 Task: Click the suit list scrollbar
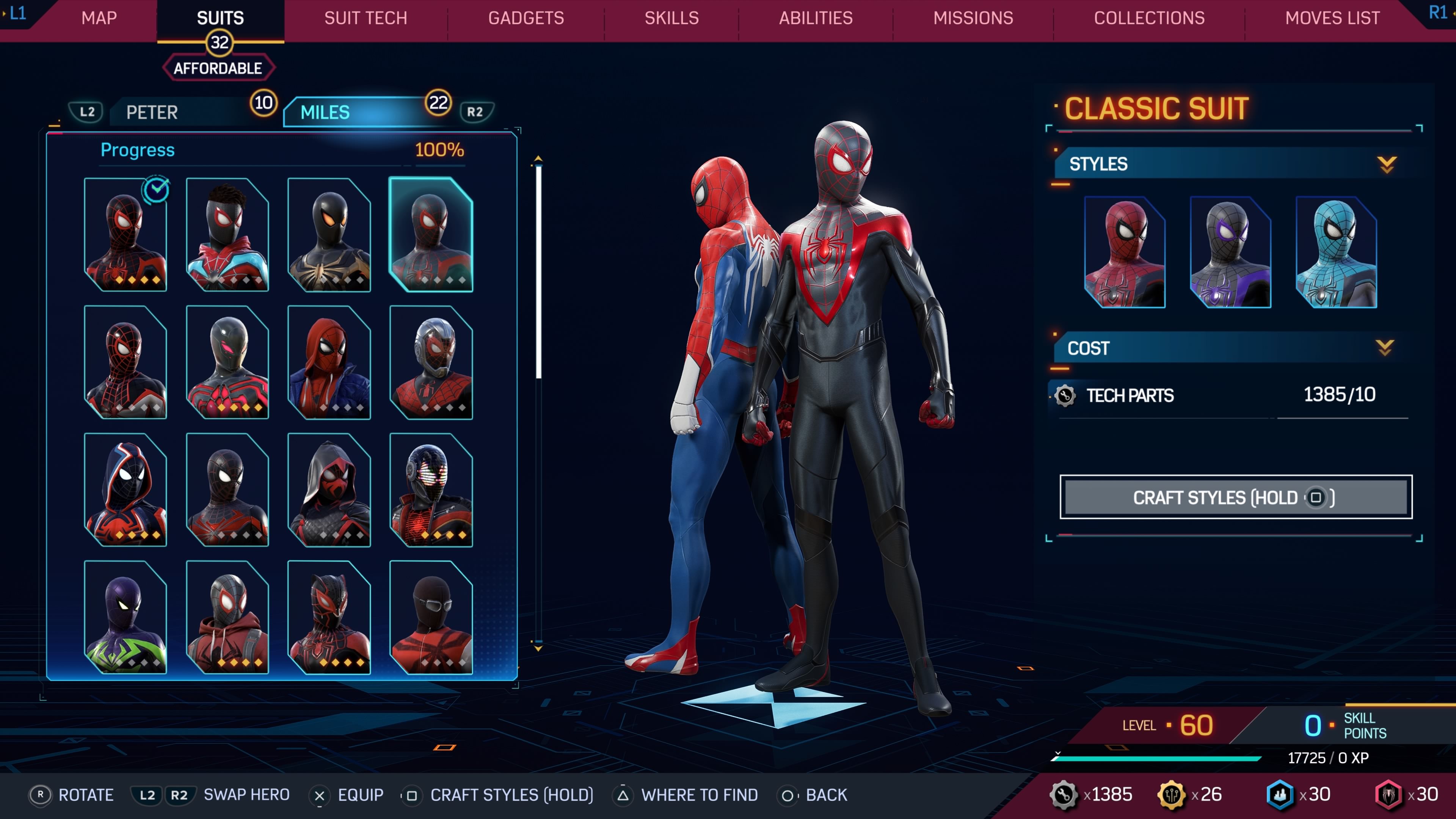tap(539, 271)
